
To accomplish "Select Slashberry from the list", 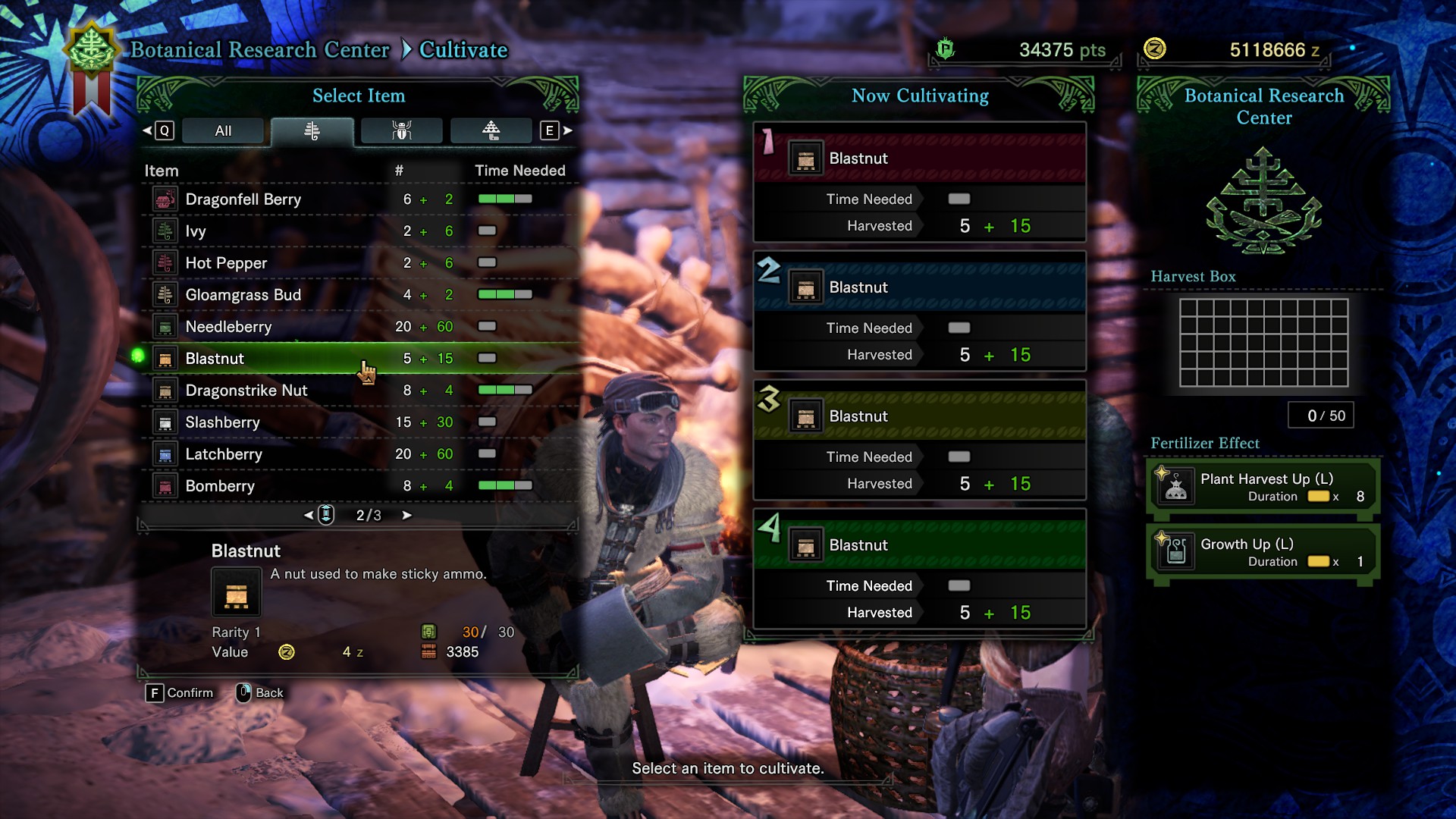I will tap(222, 422).
